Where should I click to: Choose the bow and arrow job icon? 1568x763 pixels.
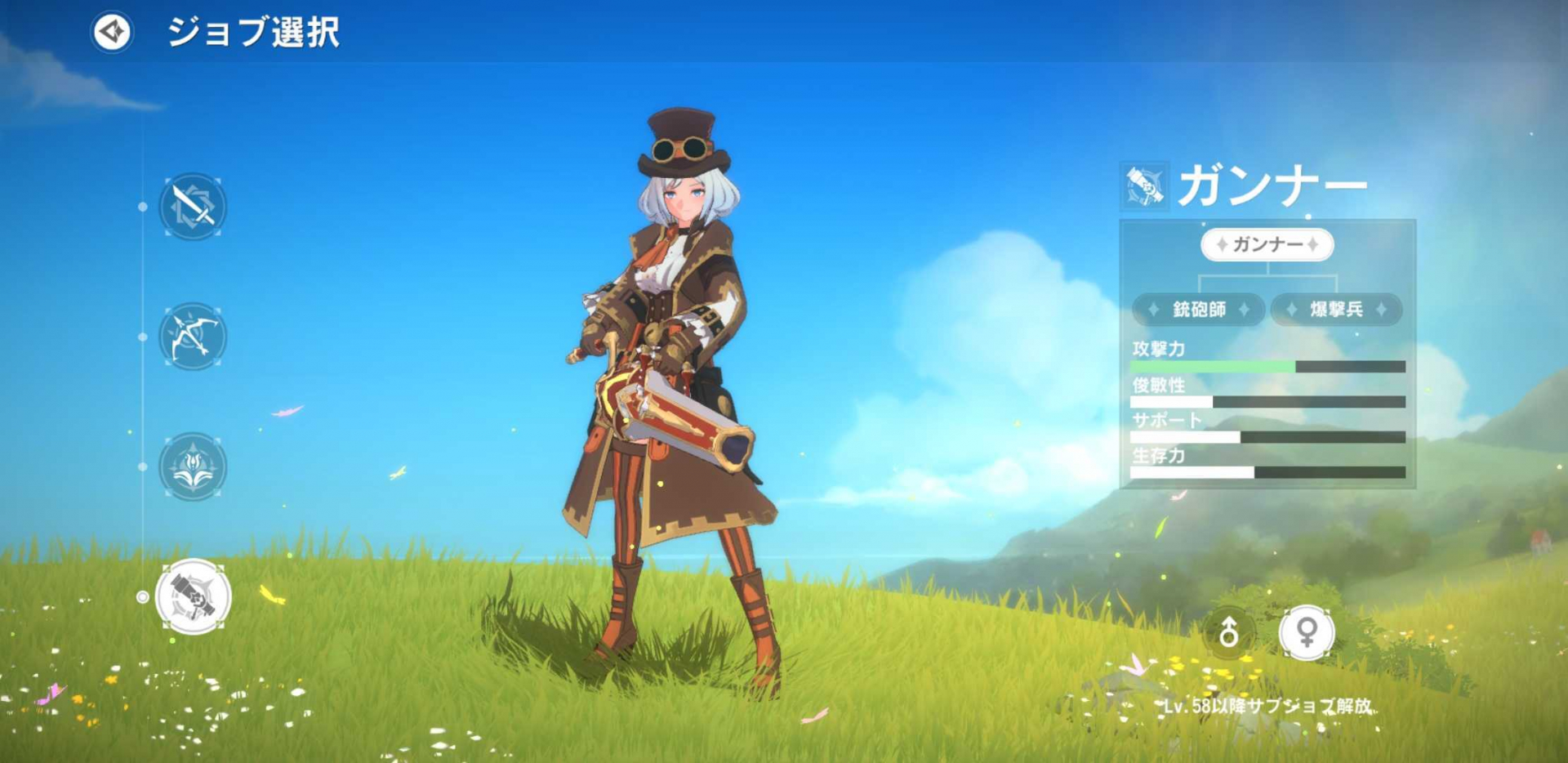193,337
